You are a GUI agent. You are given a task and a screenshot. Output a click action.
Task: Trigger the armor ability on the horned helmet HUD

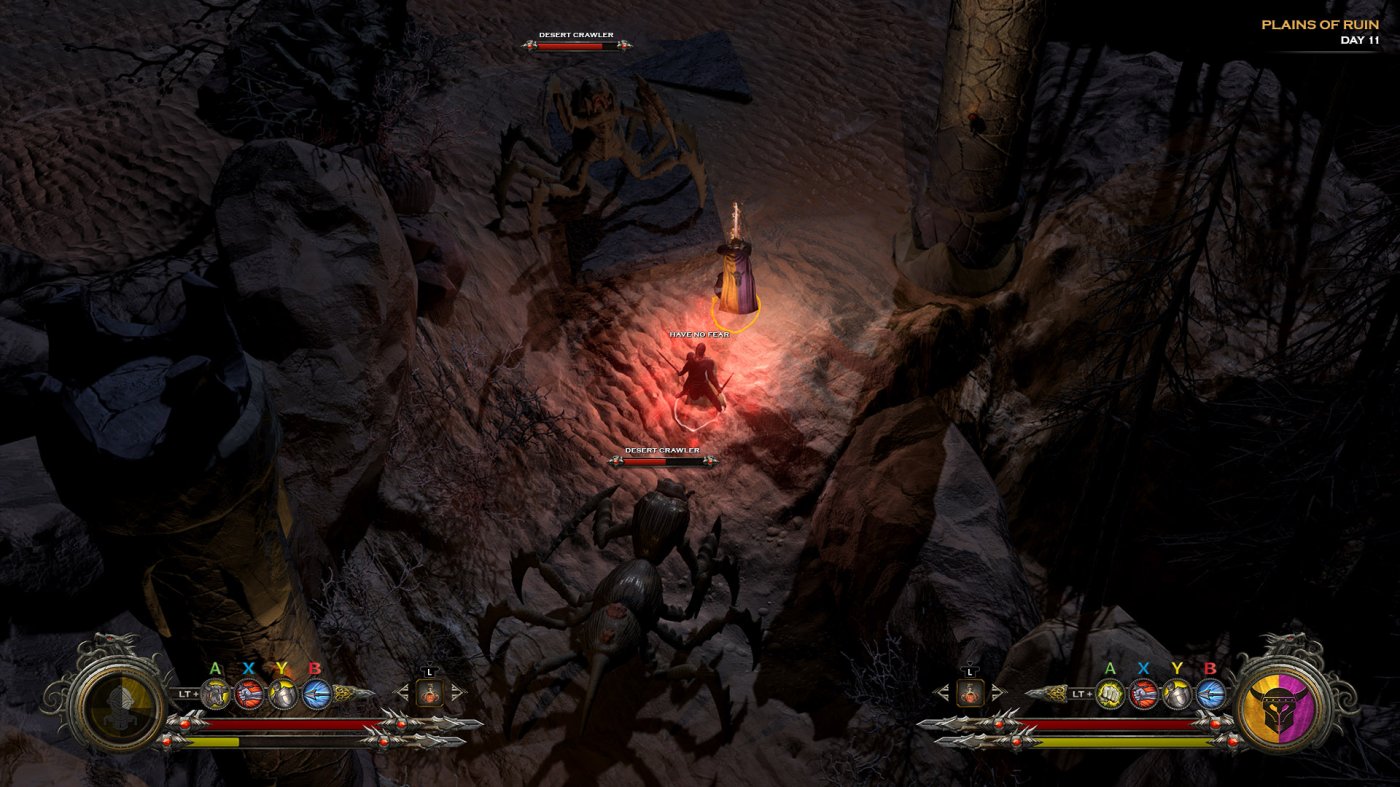coord(1178,693)
